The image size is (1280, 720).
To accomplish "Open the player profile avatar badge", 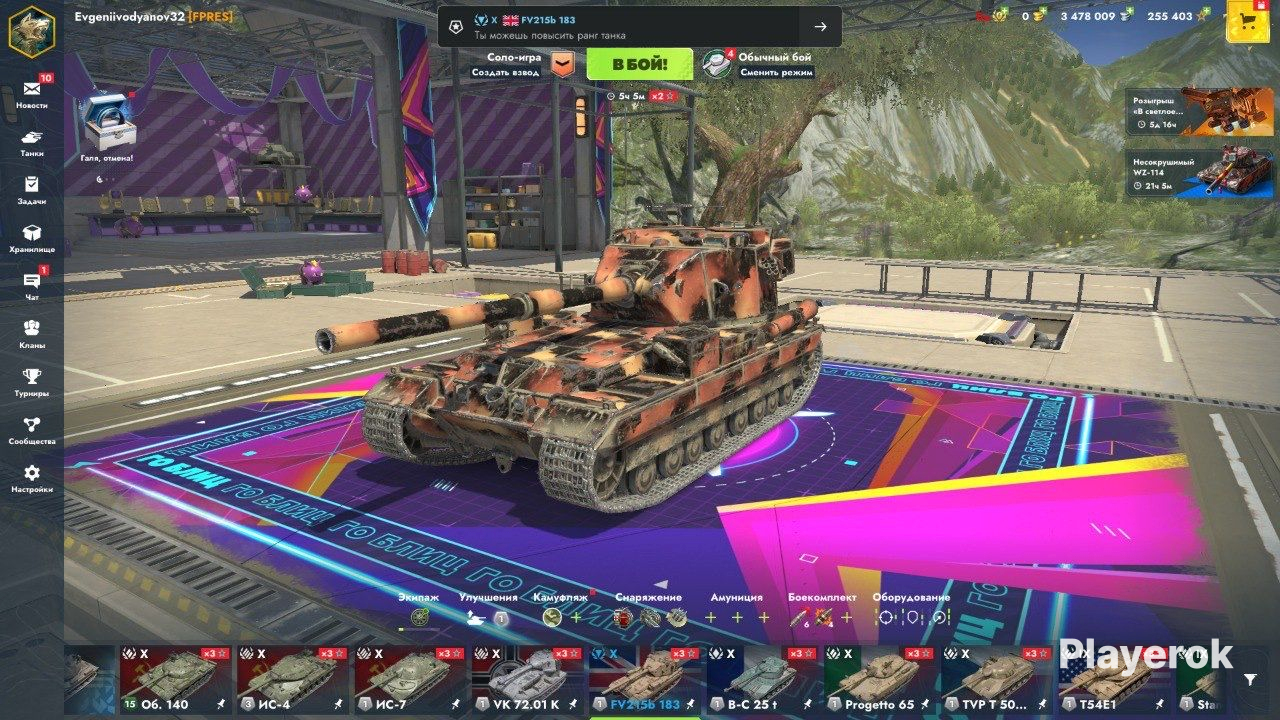I will (x=32, y=29).
